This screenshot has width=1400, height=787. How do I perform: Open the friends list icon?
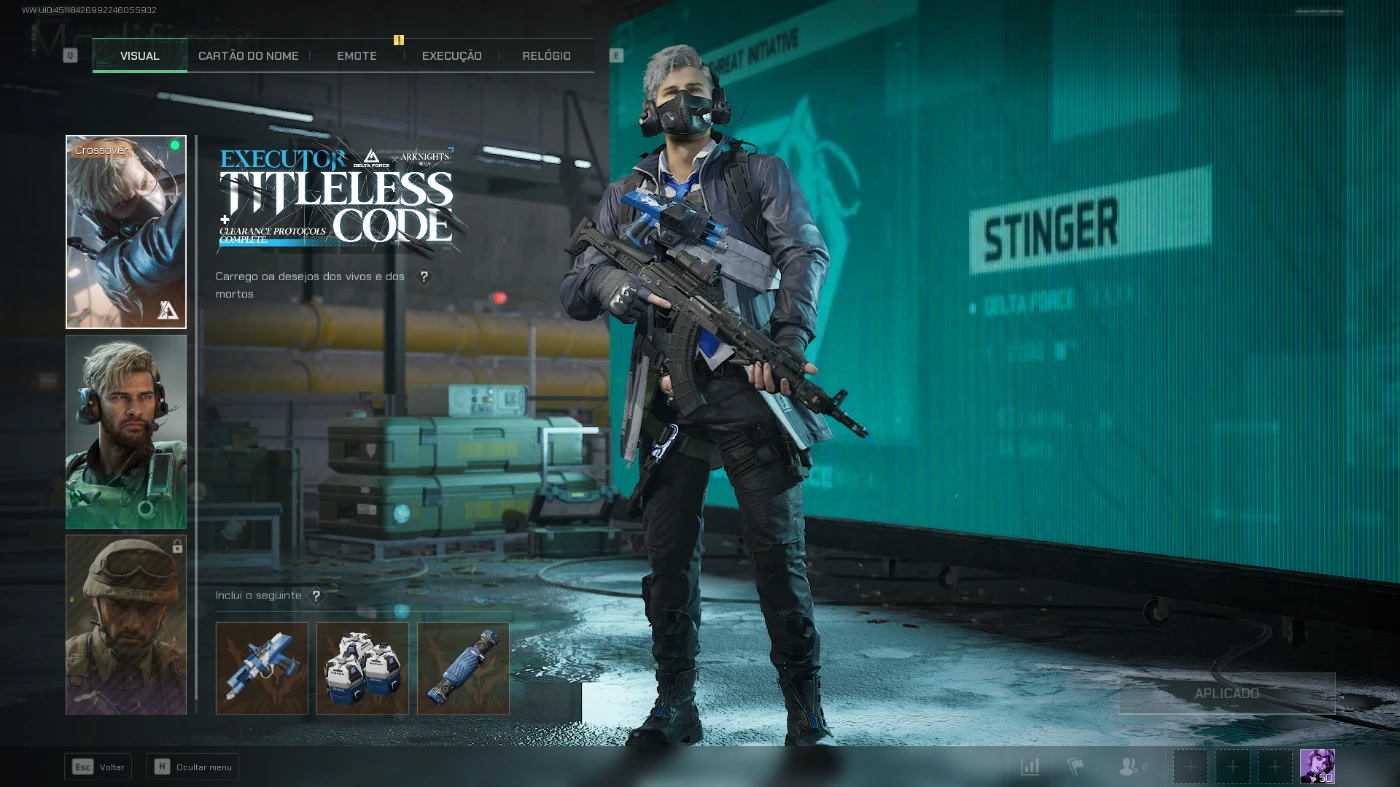coord(1130,767)
